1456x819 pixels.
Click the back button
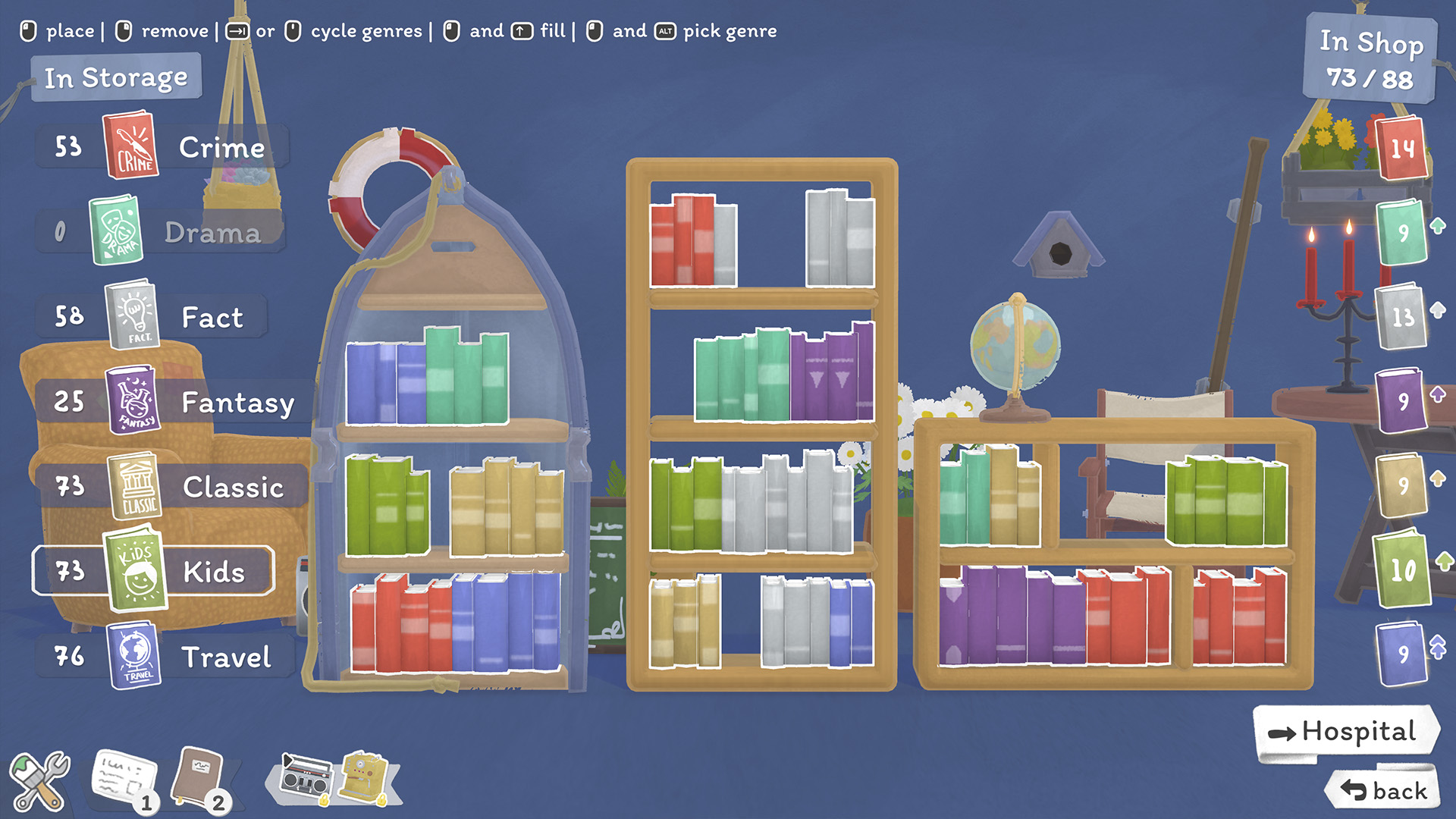coord(1384,791)
